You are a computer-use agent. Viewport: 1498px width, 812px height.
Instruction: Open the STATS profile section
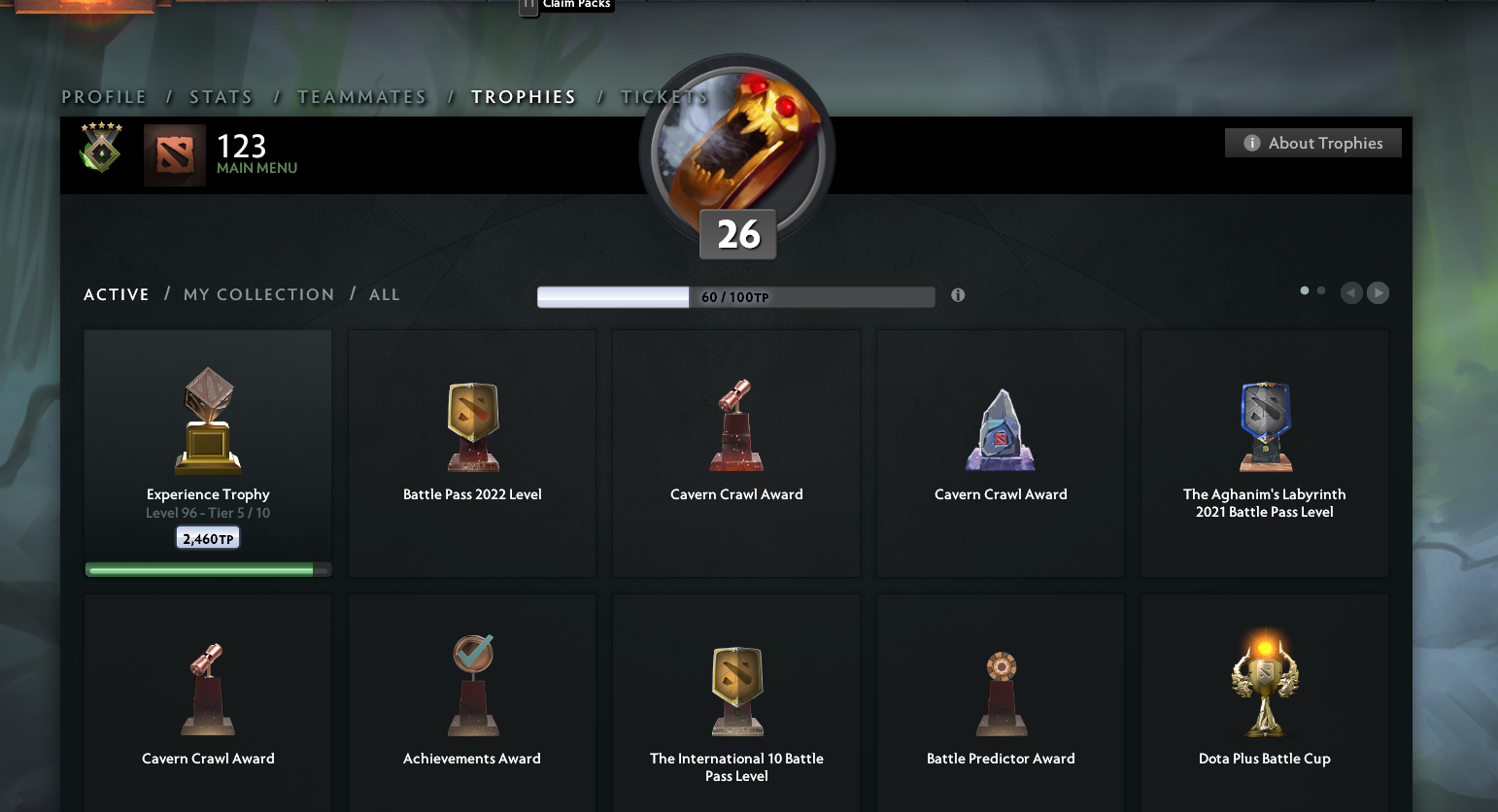(x=221, y=96)
